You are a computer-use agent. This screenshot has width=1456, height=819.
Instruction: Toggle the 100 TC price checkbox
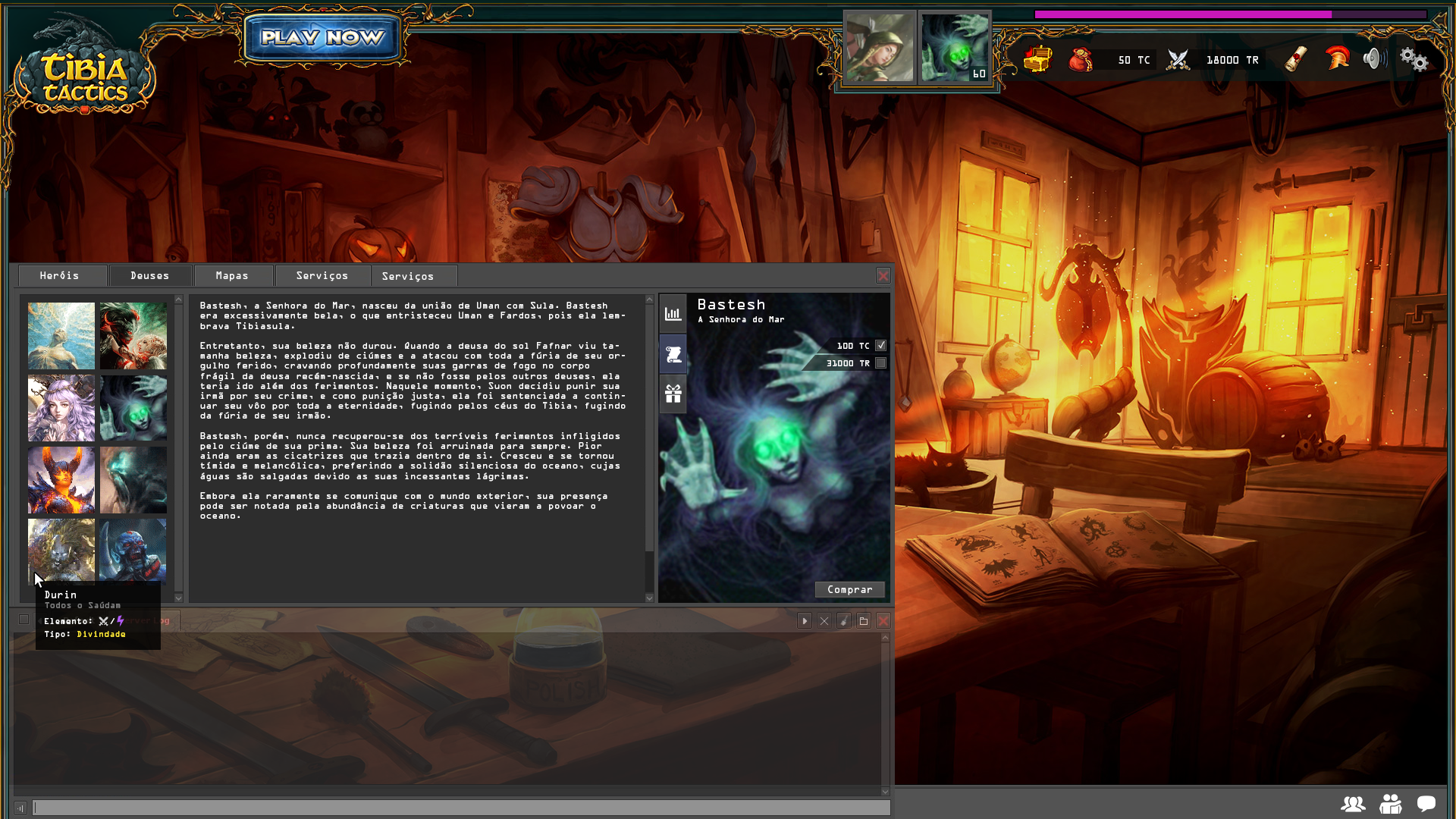pyautogui.click(x=880, y=346)
